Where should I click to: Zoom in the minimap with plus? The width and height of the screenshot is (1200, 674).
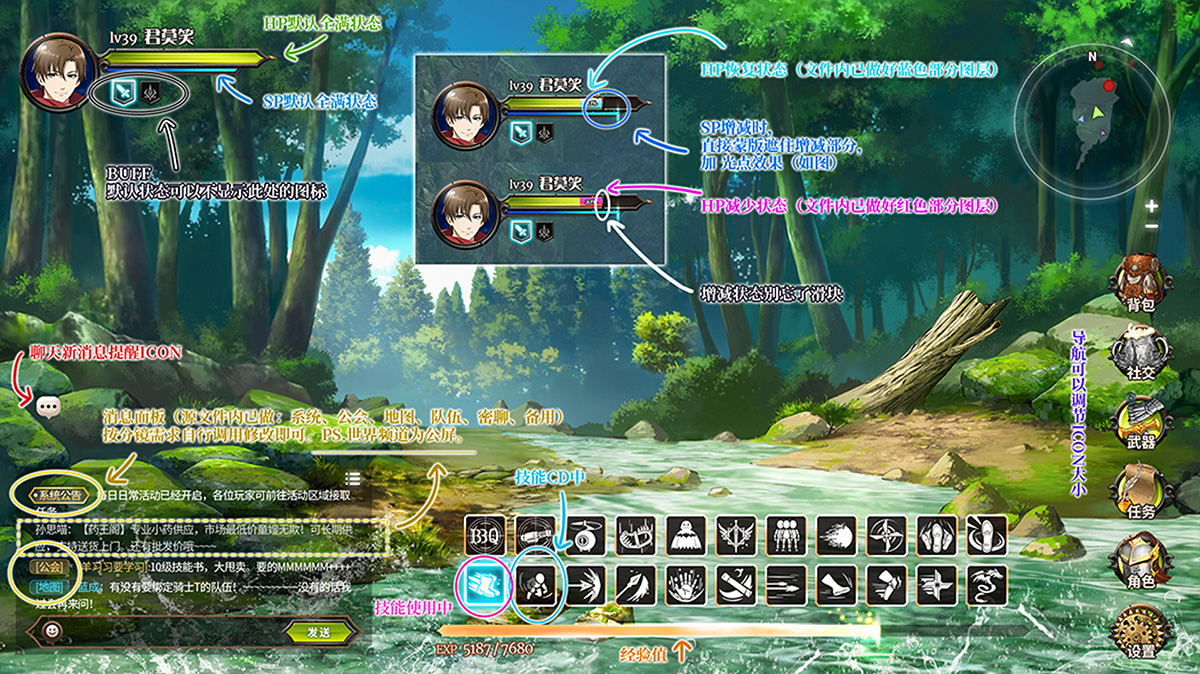pos(1152,207)
